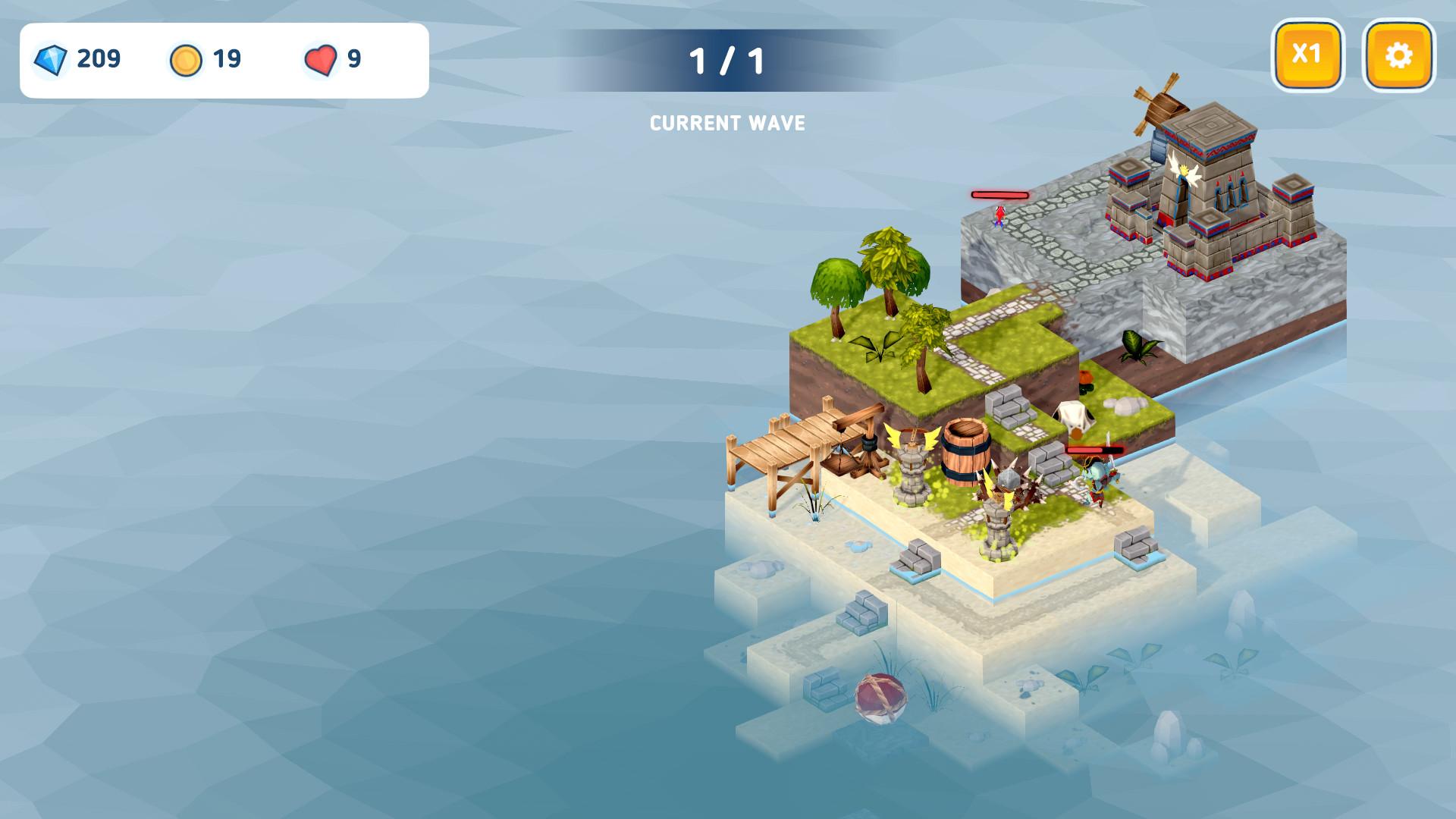Open the settings gear menu

click(1398, 55)
